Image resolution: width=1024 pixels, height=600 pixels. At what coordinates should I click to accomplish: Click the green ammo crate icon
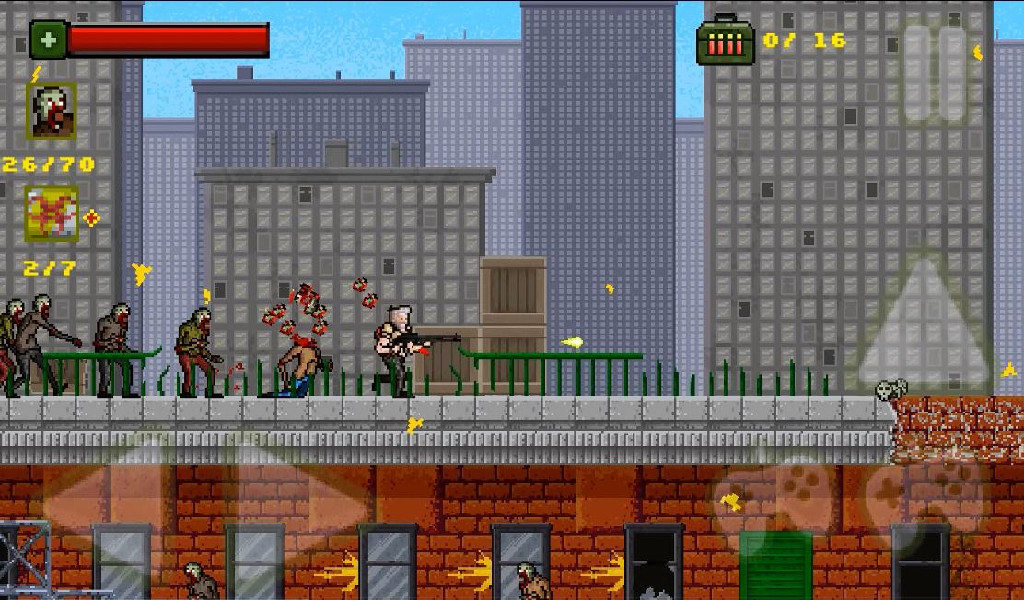click(x=724, y=42)
